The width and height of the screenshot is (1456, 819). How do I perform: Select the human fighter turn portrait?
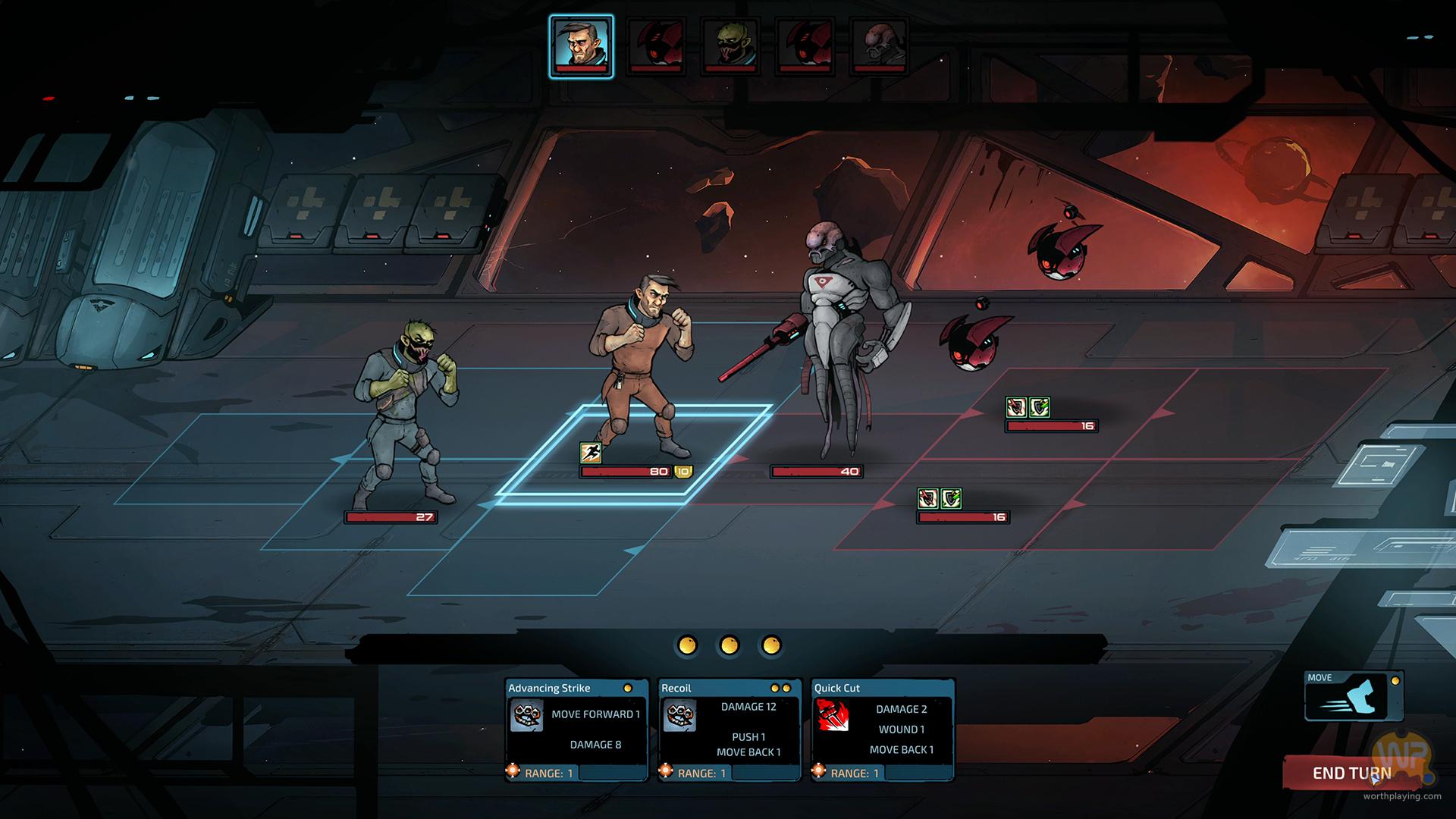(x=581, y=46)
